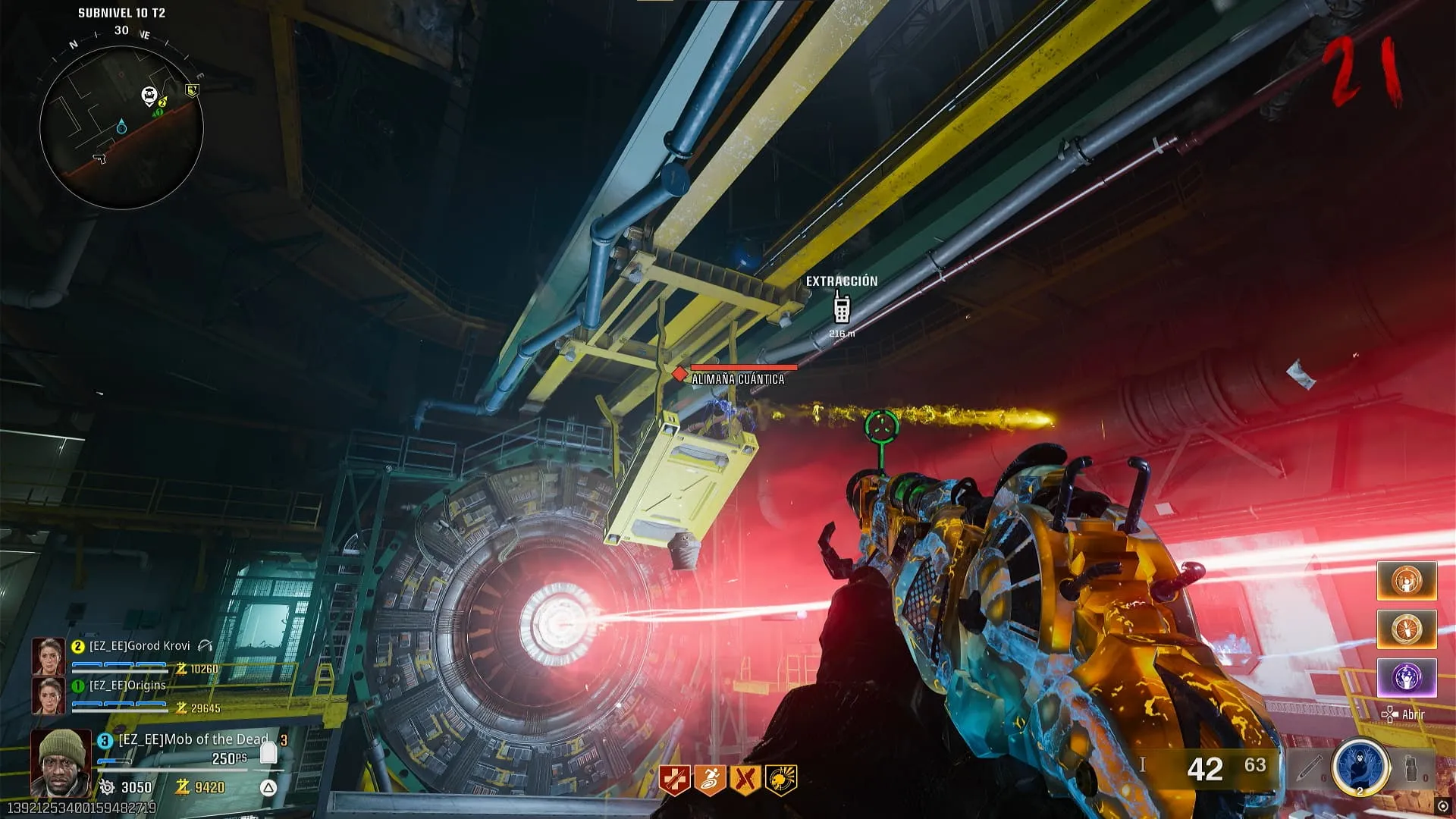
Task: Activate the Aether Shroud field upgrade
Action: (x=1360, y=767)
